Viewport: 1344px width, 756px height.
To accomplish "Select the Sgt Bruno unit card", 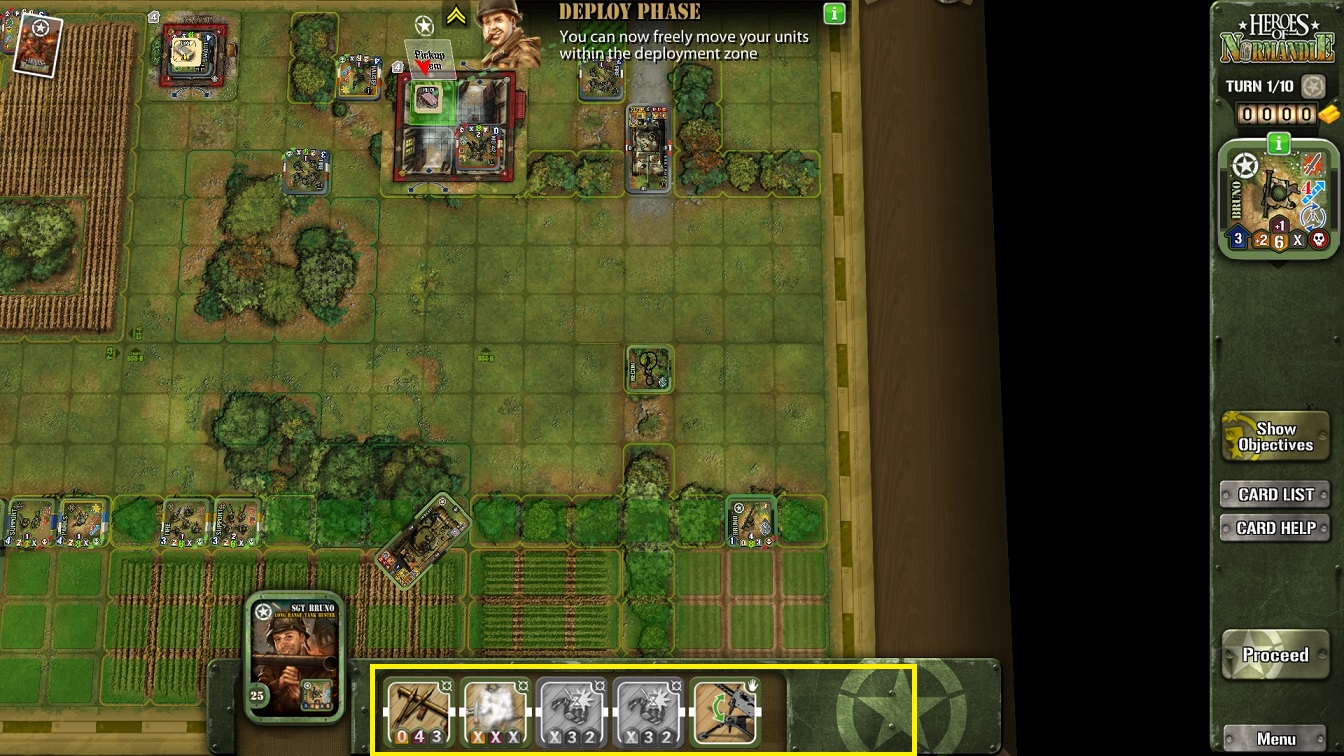I will pyautogui.click(x=295, y=656).
